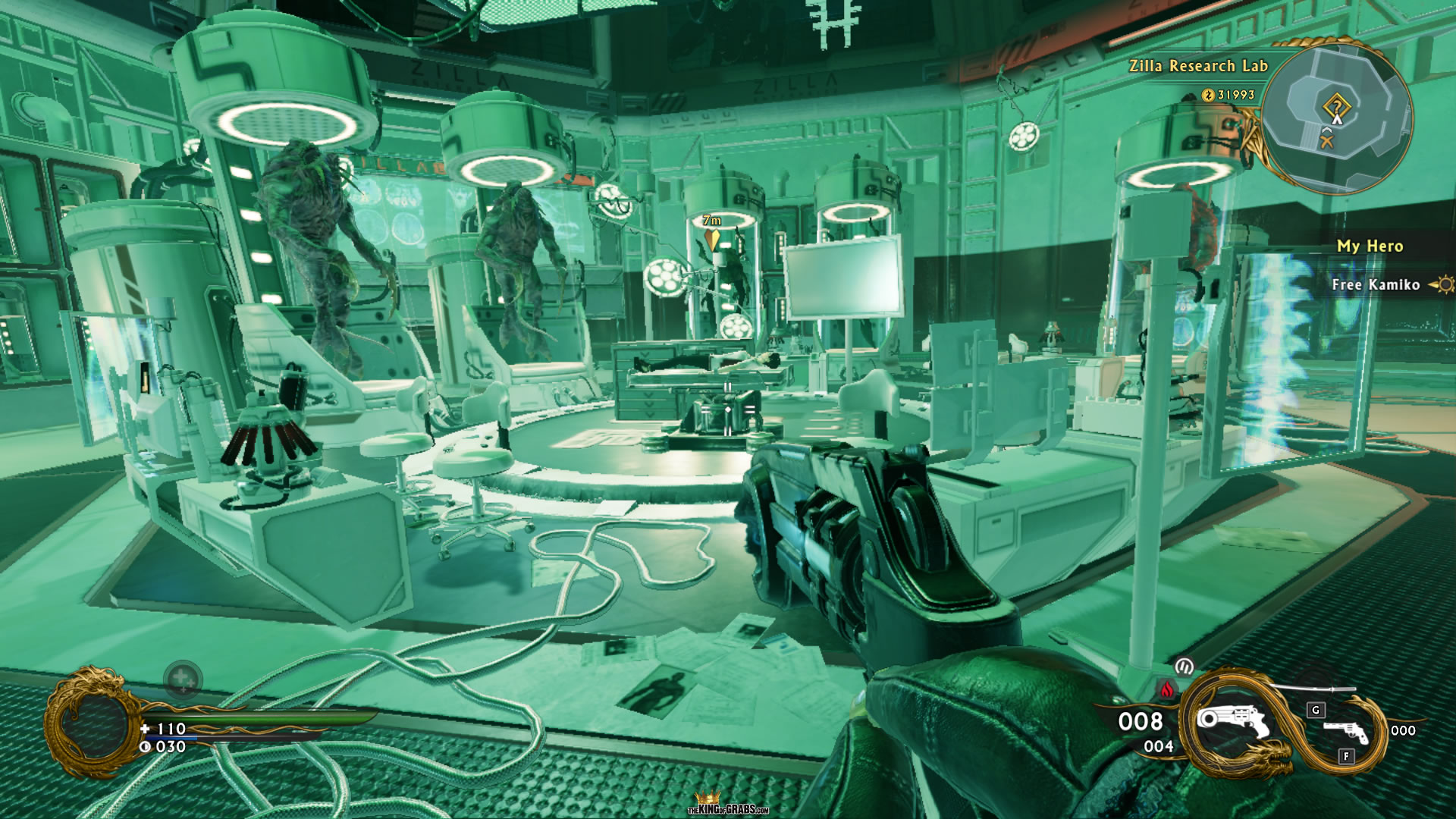Click the pistol icon beside the F keybind
This screenshot has height=819, width=1456.
coord(1345,732)
